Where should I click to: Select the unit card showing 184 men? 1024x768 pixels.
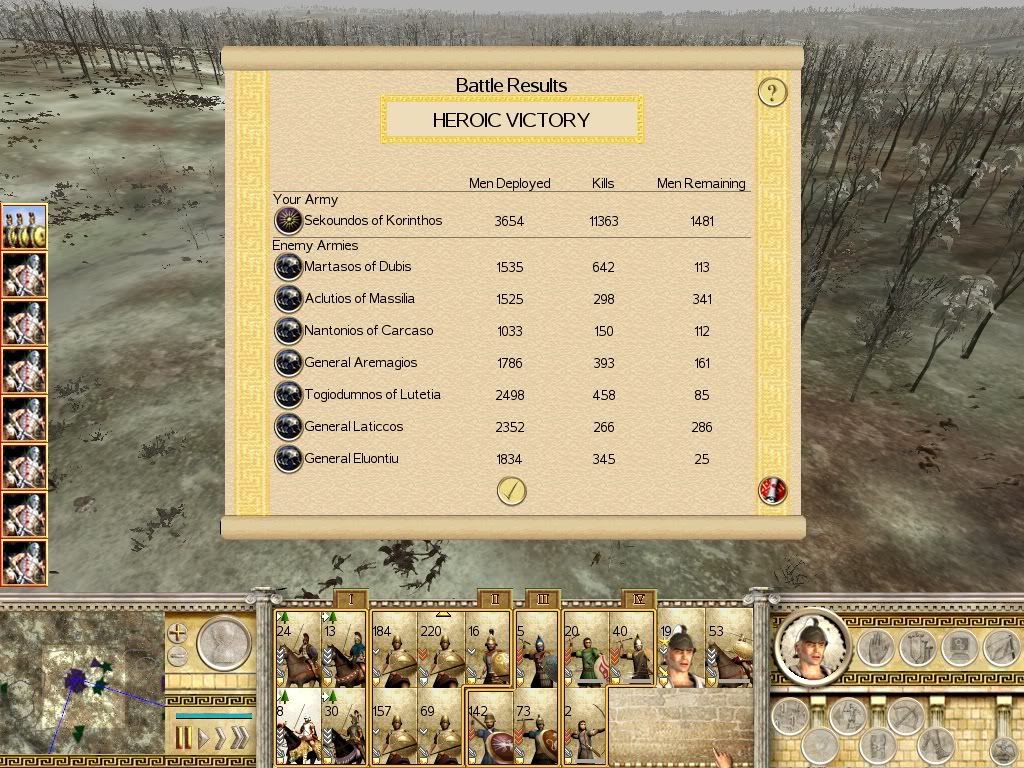pos(394,649)
